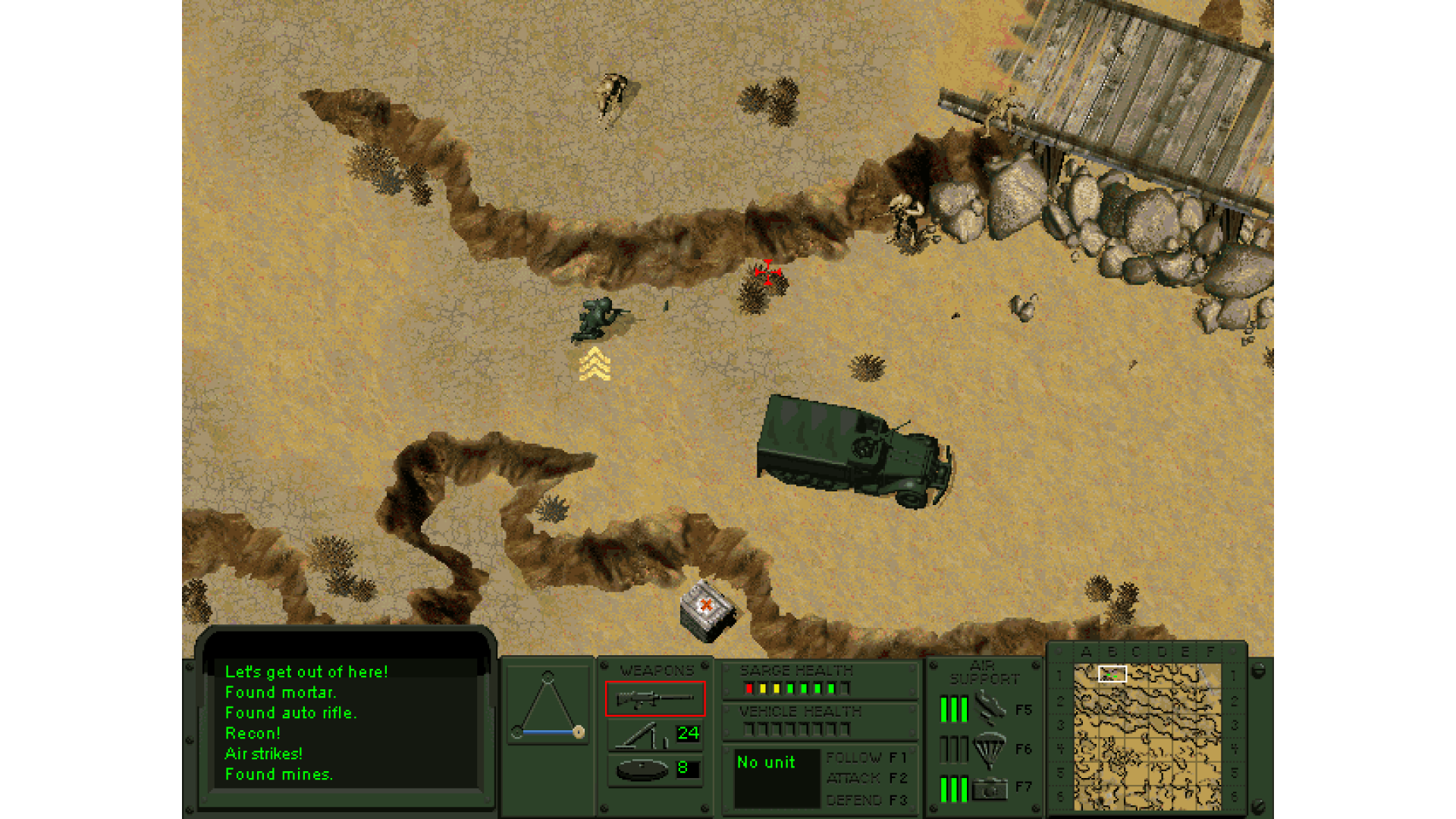
Task: Issue the Defend unit command
Action: point(866,800)
